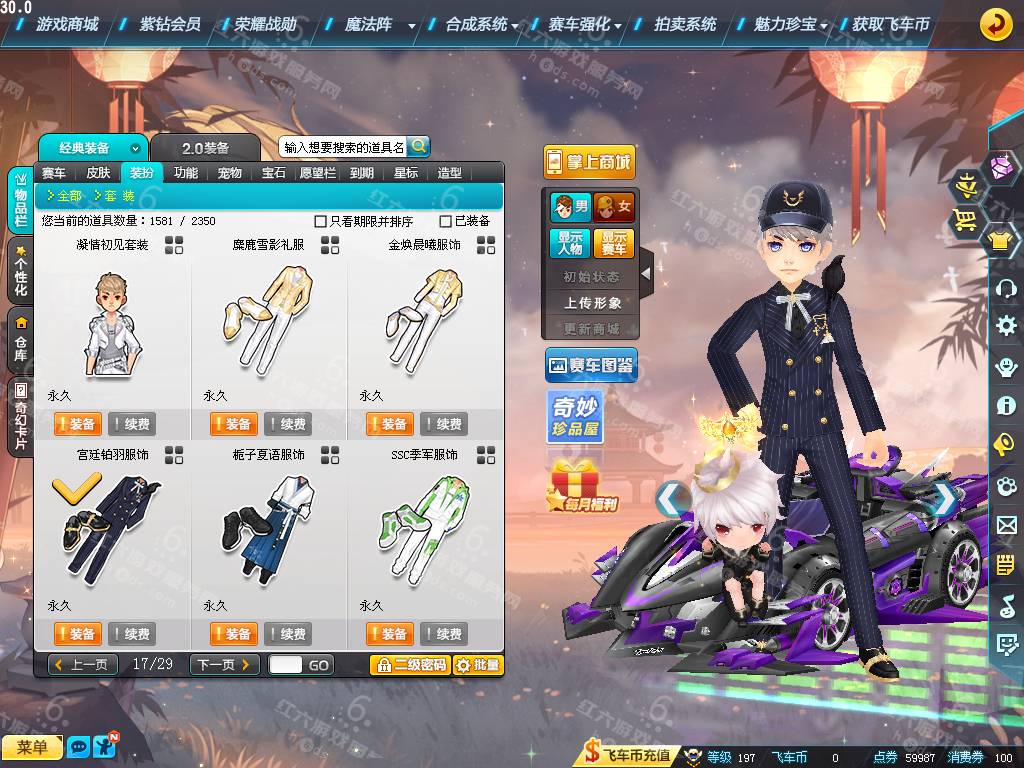The image size is (1024, 768).
Task: Open the 宝石 gems tab
Action: click(274, 173)
